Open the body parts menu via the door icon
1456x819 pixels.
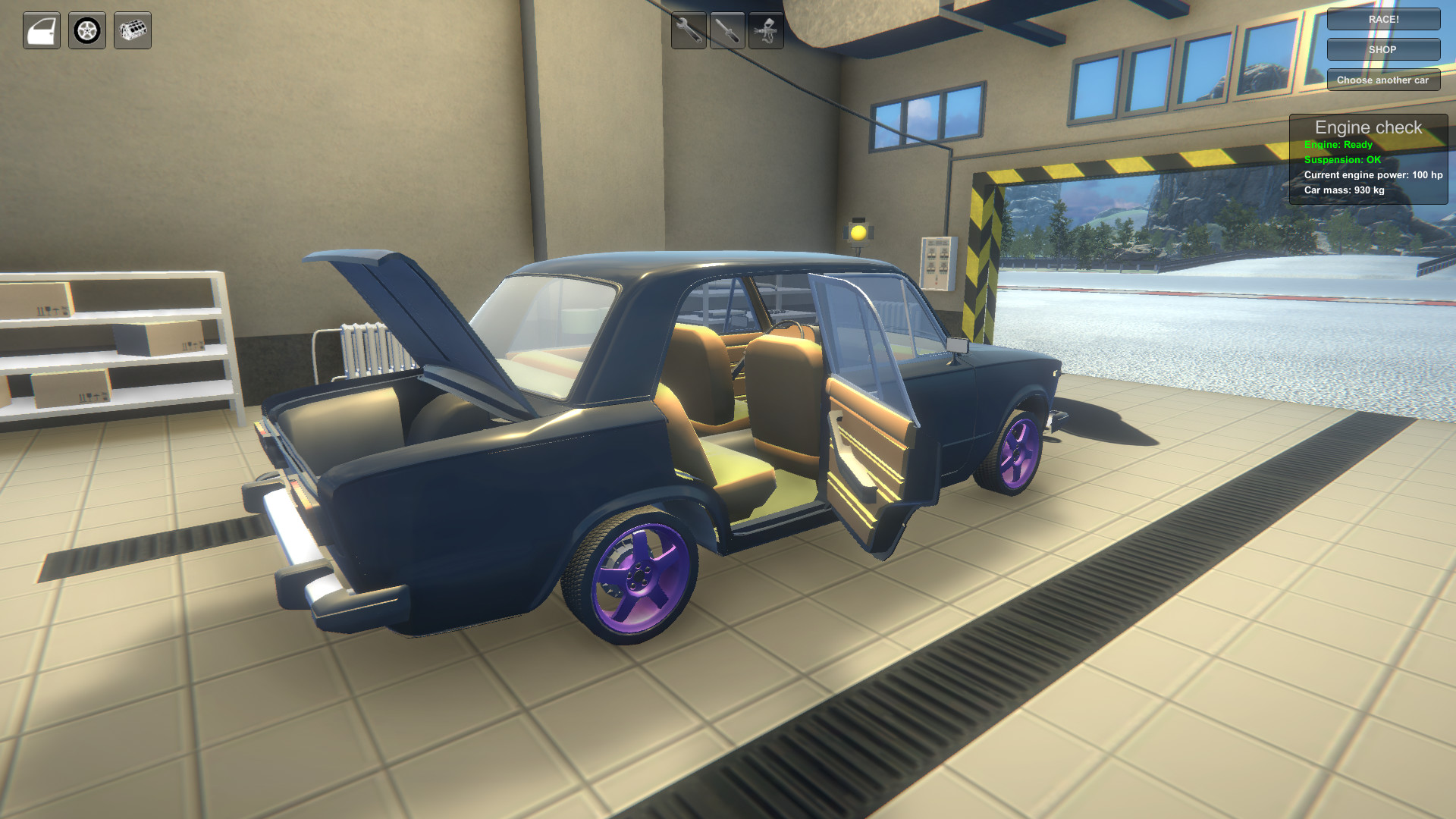42,31
